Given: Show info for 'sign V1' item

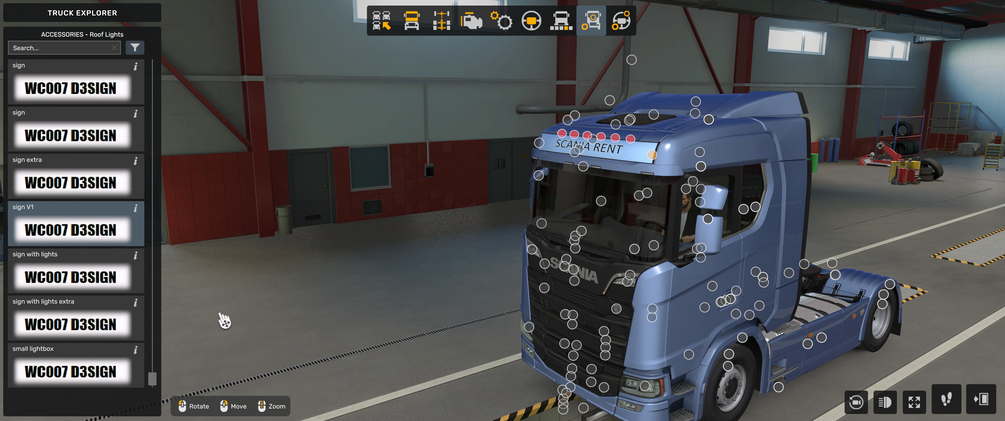Looking at the screenshot, I should tap(136, 208).
